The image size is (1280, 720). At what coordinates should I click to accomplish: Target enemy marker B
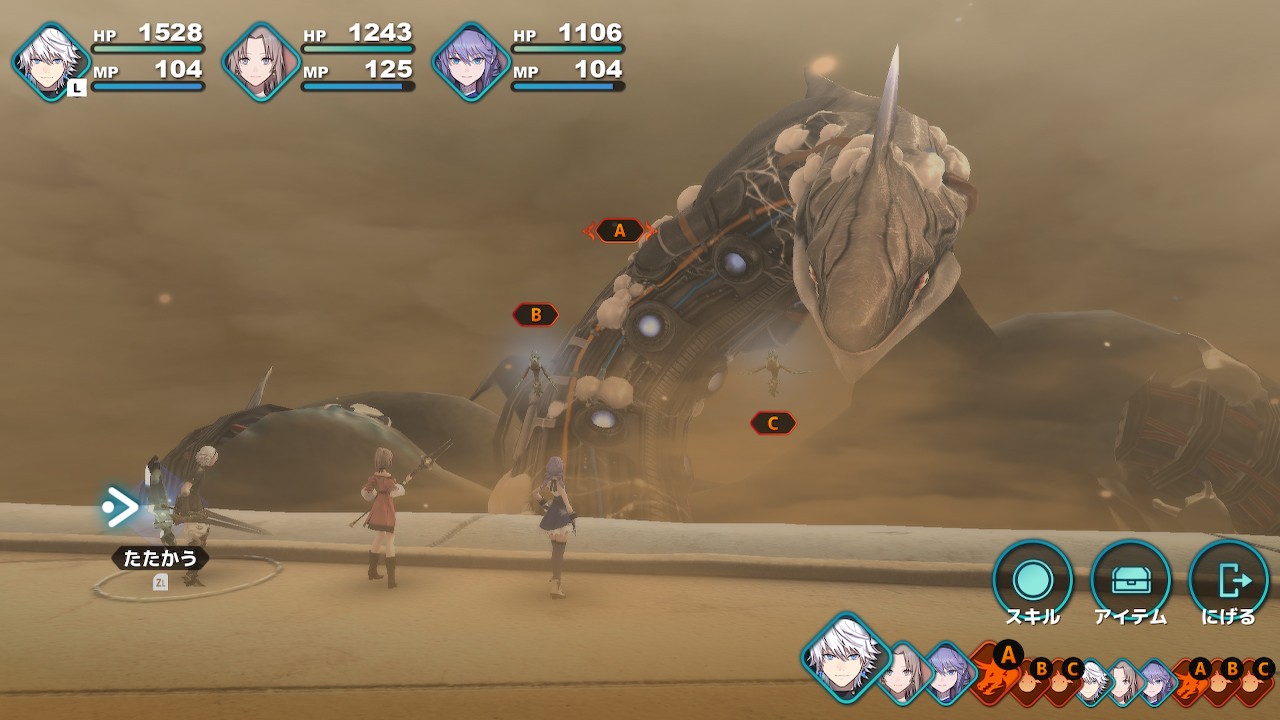536,315
